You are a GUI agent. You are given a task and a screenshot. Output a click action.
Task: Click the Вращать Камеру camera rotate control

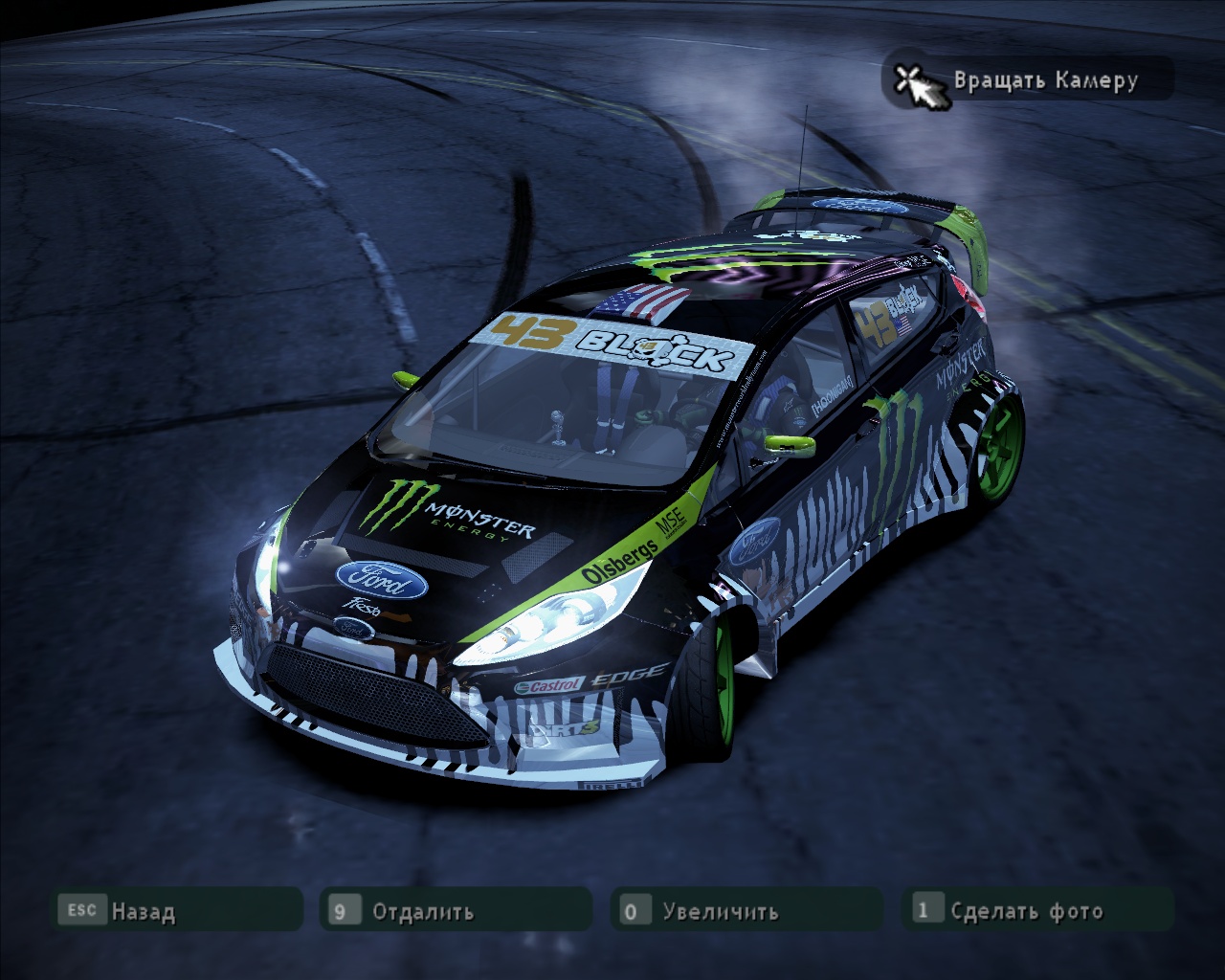[x=1027, y=79]
